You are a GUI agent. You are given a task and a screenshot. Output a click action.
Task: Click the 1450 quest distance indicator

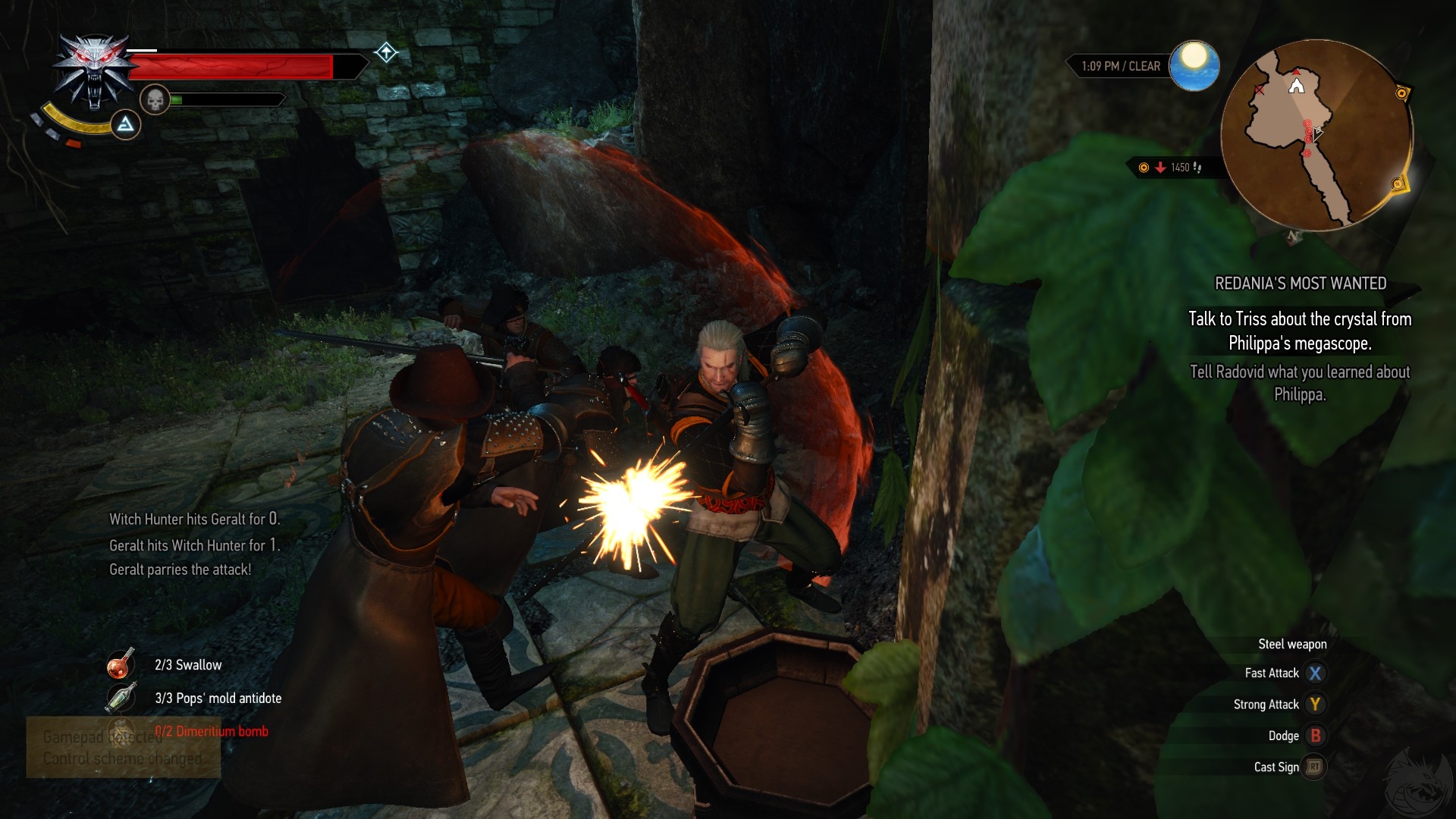1172,168
